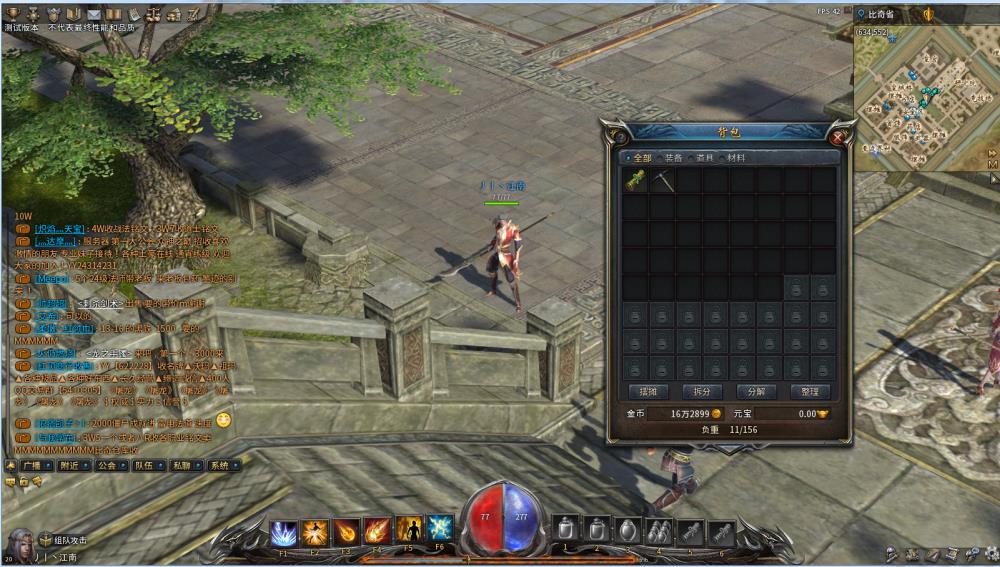This screenshot has width=1000, height=567.
Task: Switch to the 装备 equipment tab
Action: pos(671,158)
